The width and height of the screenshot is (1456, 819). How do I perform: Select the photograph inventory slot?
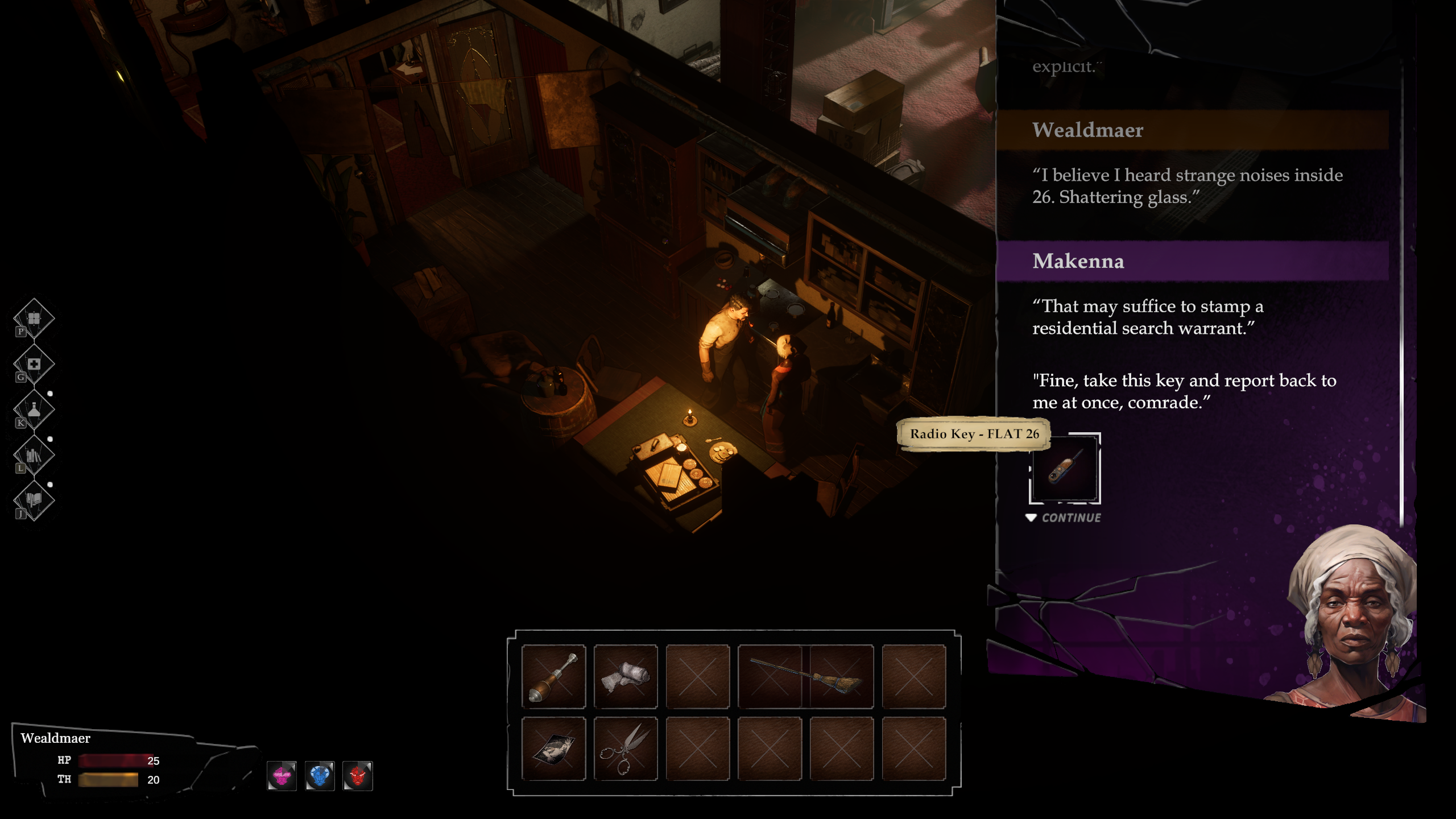pyautogui.click(x=553, y=748)
